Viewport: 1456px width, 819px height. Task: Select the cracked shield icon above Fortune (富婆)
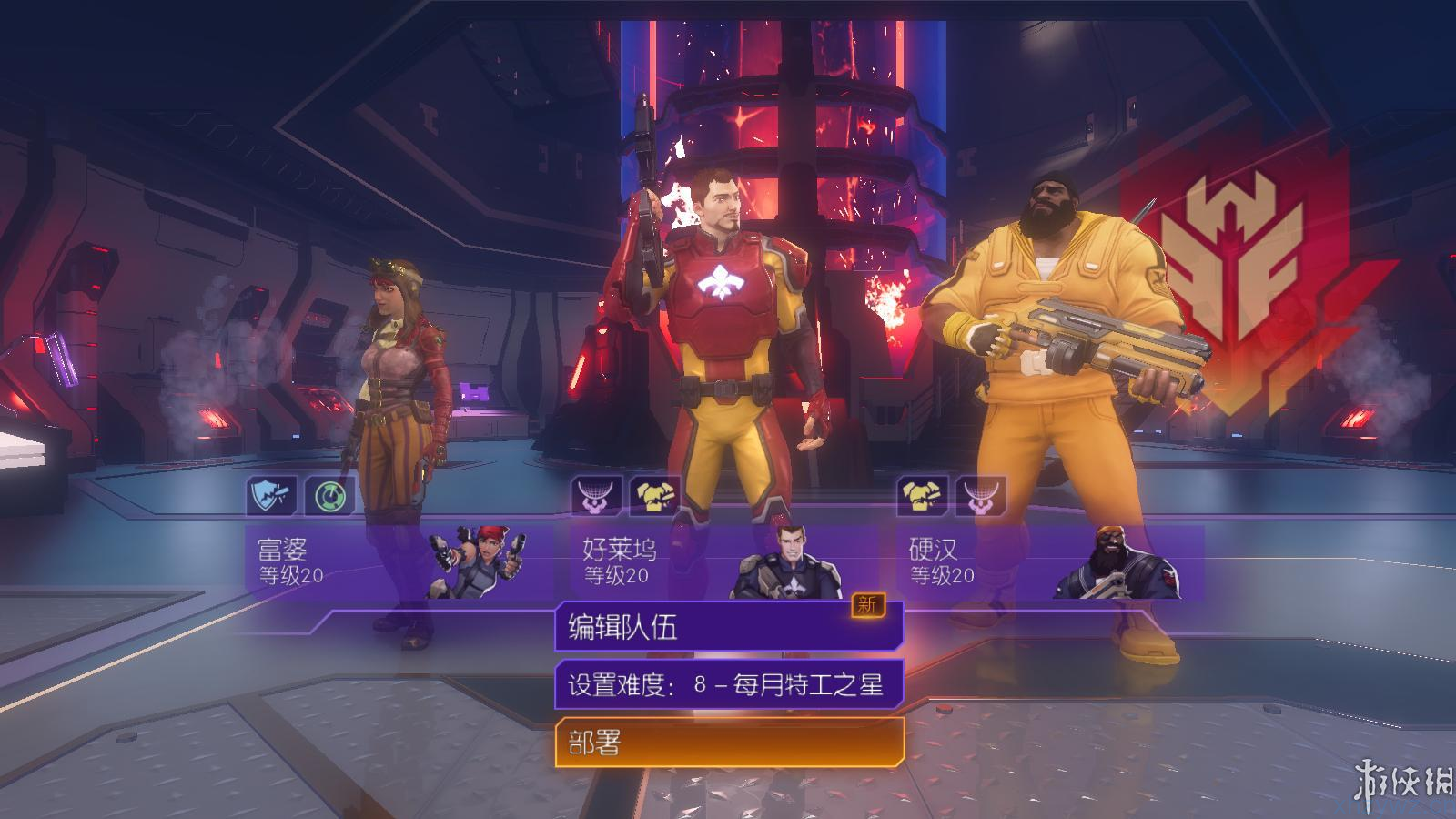tap(272, 494)
